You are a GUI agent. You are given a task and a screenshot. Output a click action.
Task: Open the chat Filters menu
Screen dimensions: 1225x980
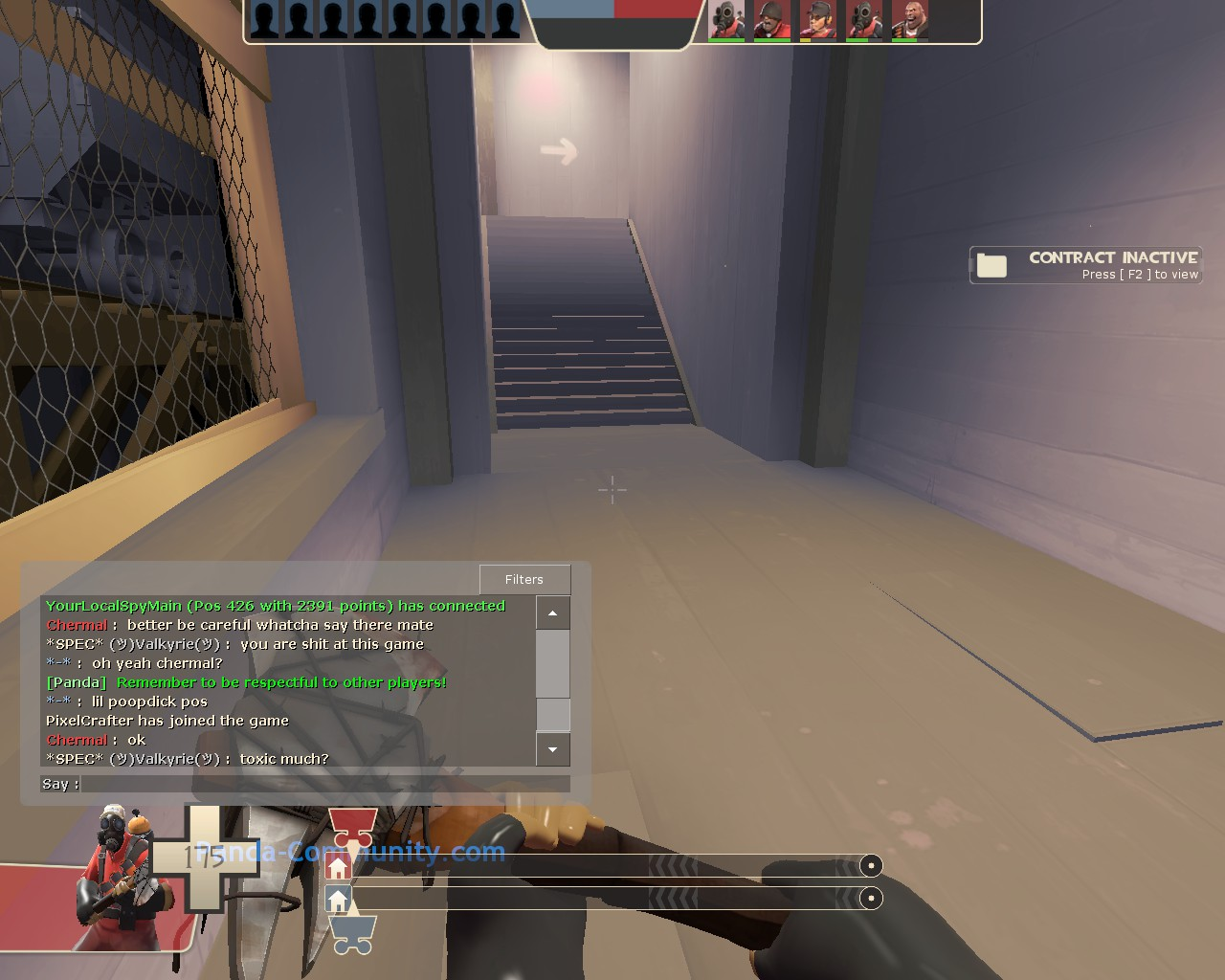524,579
